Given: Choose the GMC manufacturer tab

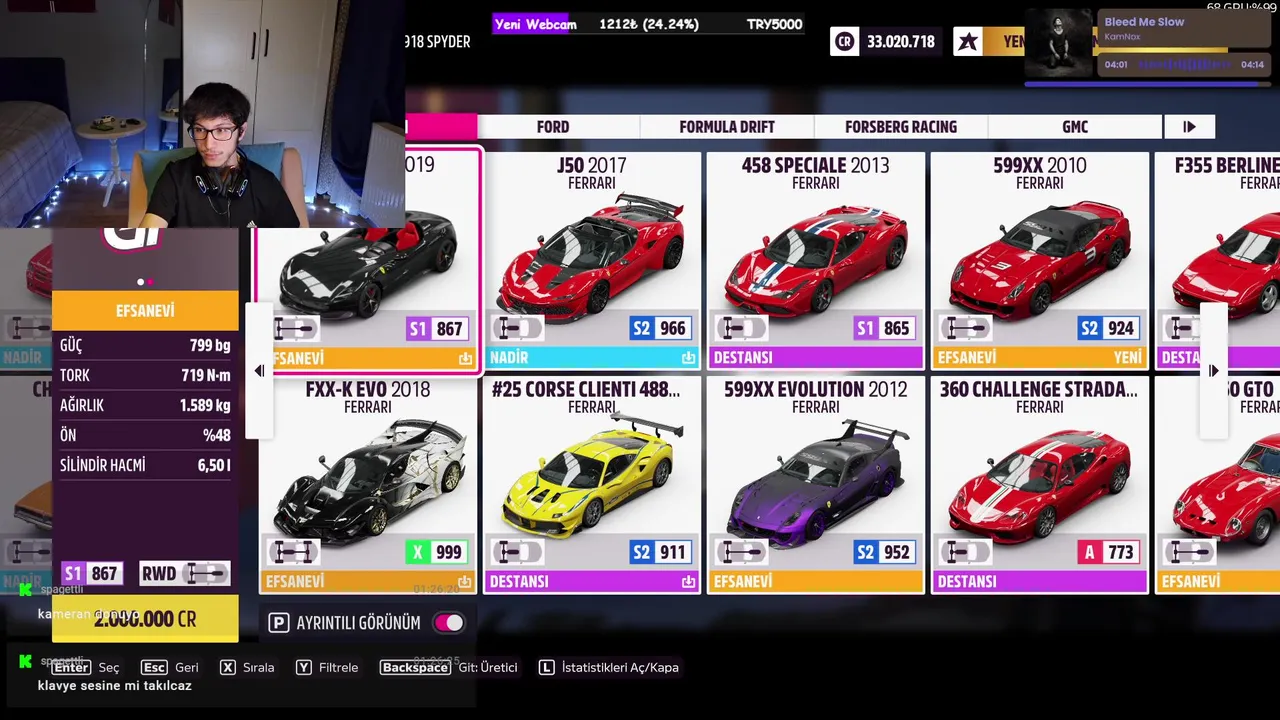Looking at the screenshot, I should 1075,127.
